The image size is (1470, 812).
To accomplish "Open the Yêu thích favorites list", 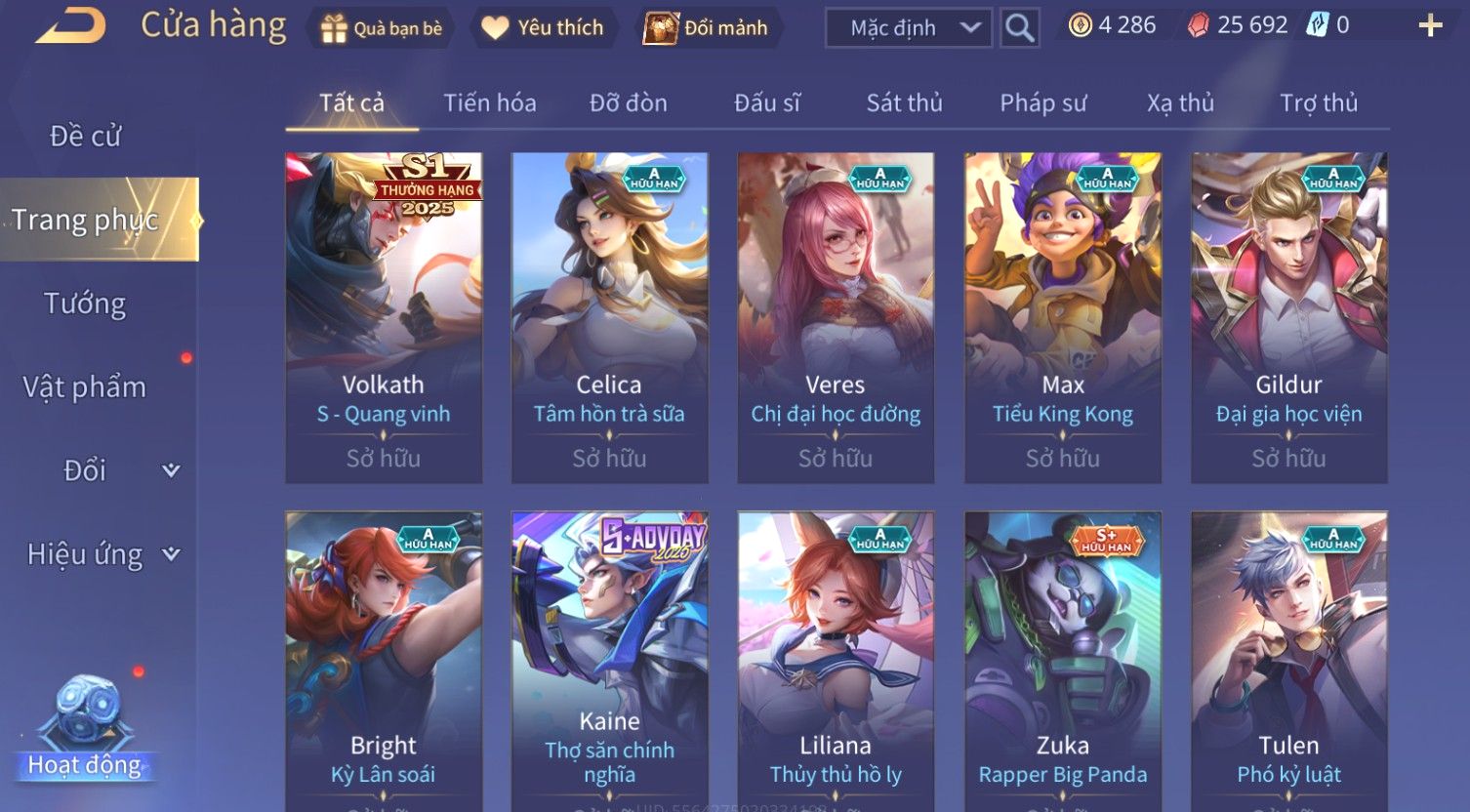I will (x=543, y=28).
